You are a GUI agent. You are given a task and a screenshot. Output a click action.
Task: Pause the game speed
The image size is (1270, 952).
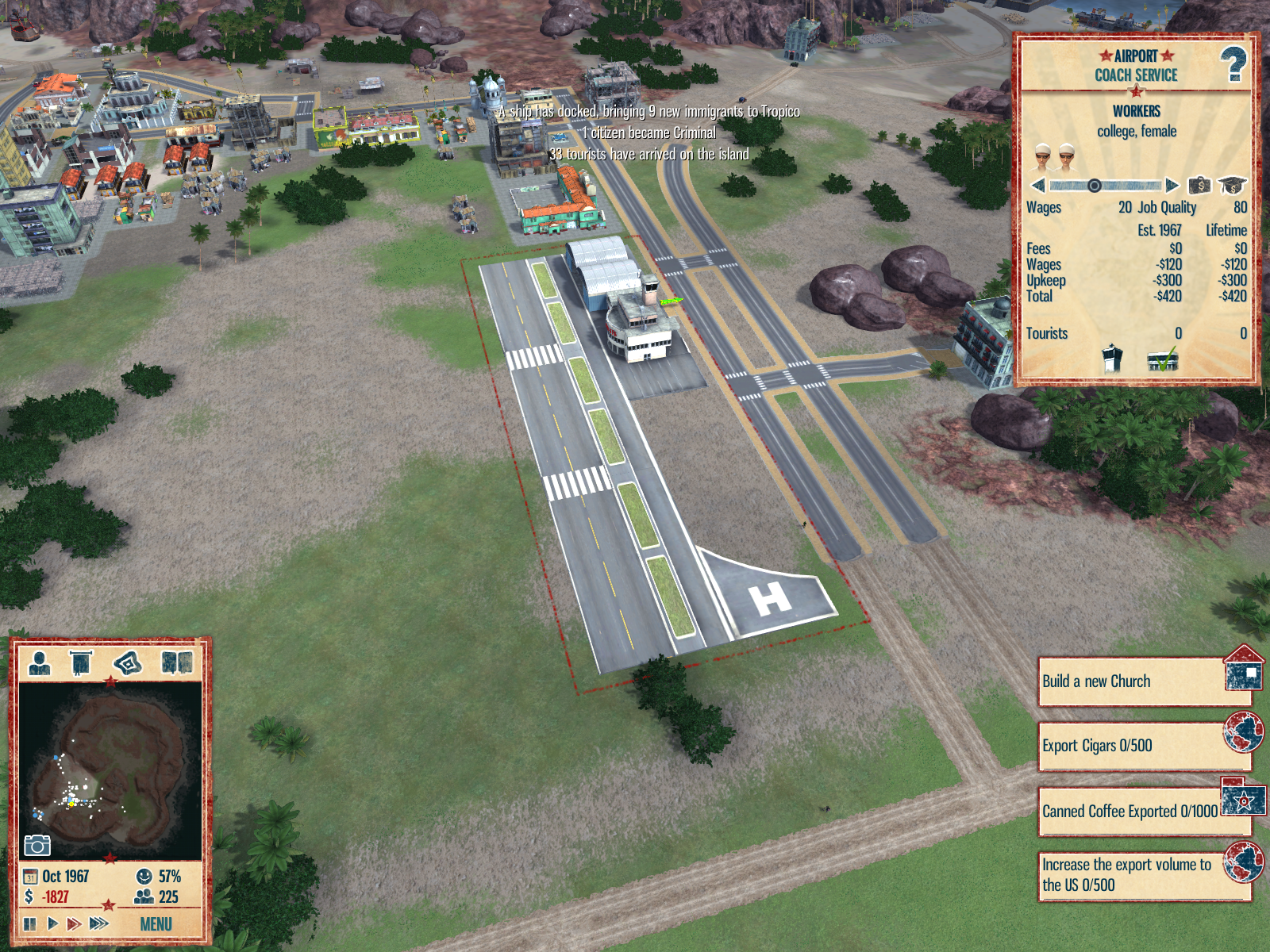(30, 923)
